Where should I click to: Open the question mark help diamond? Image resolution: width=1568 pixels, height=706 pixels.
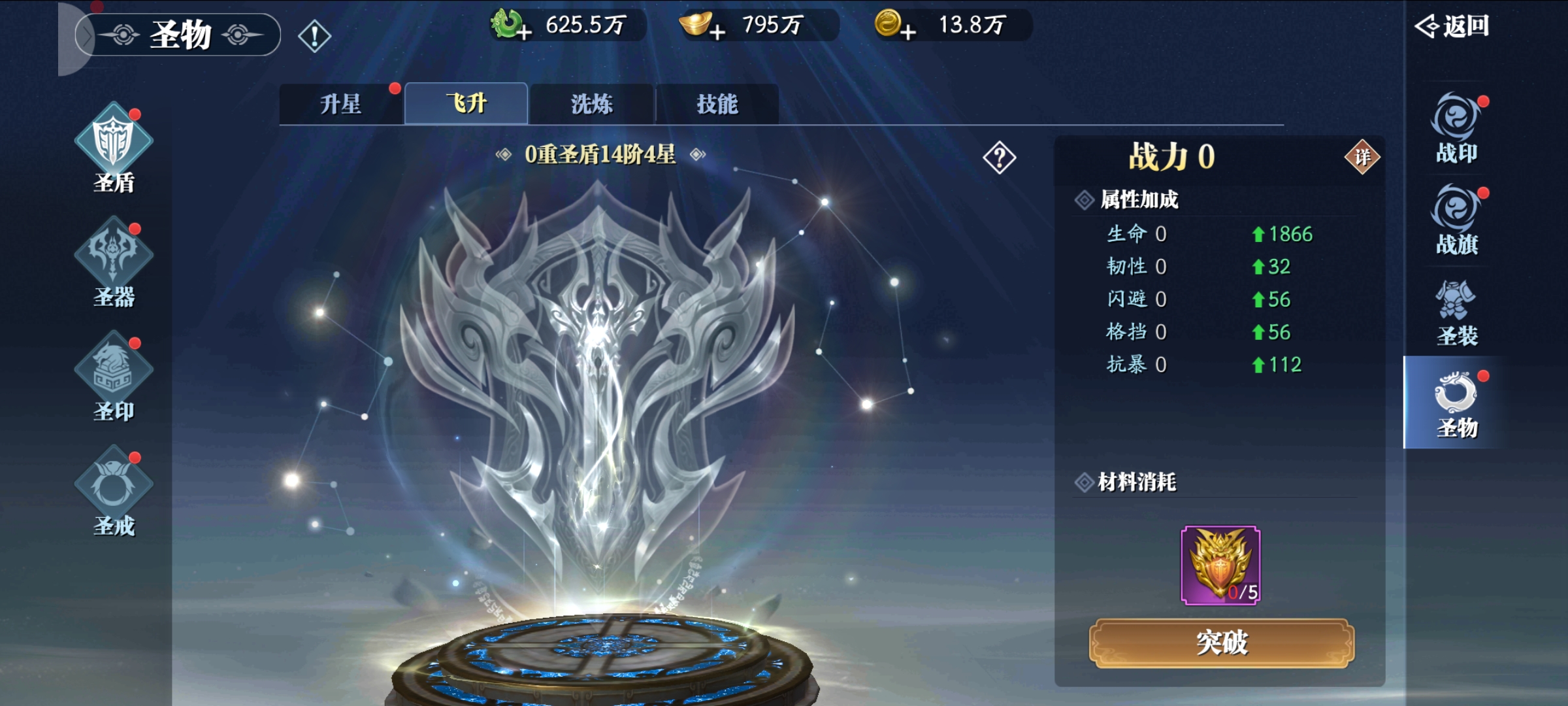coord(999,158)
